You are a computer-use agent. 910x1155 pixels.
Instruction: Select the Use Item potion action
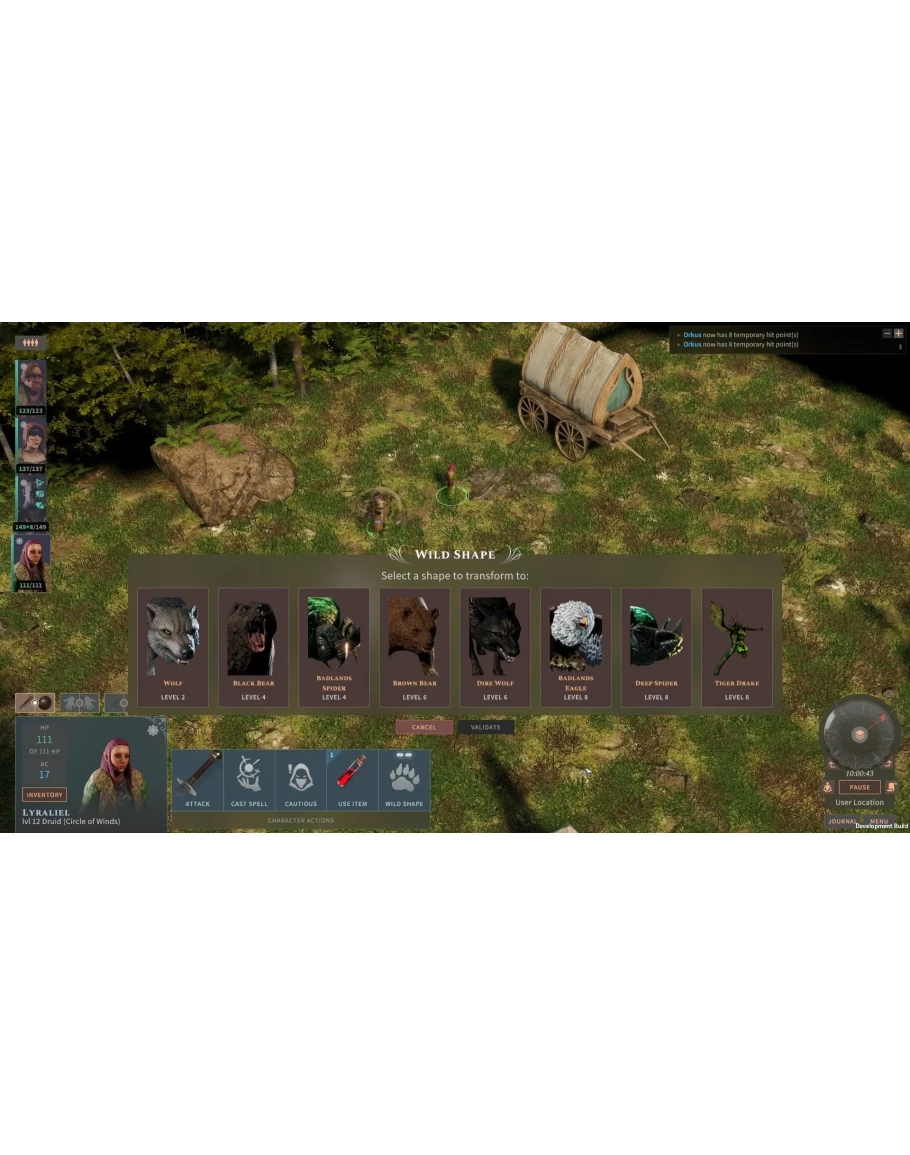[x=353, y=780]
